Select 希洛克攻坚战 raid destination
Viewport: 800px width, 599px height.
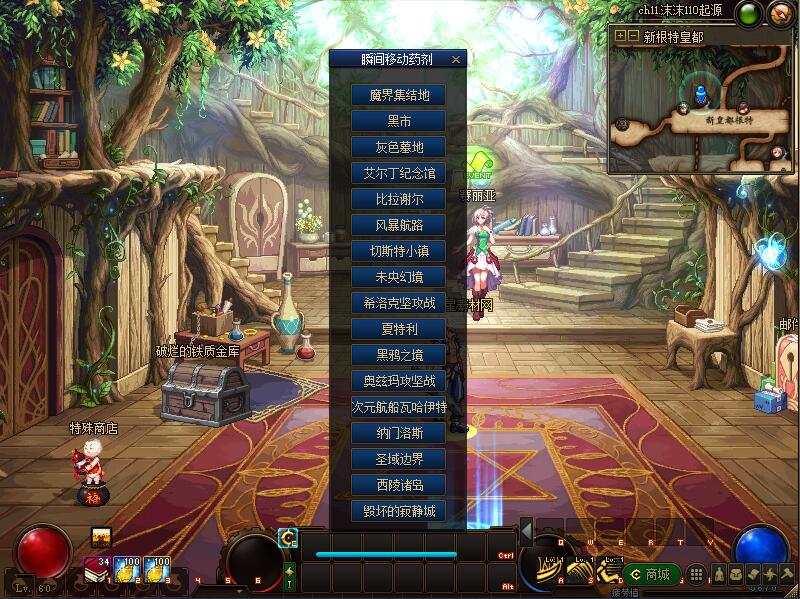pos(398,303)
